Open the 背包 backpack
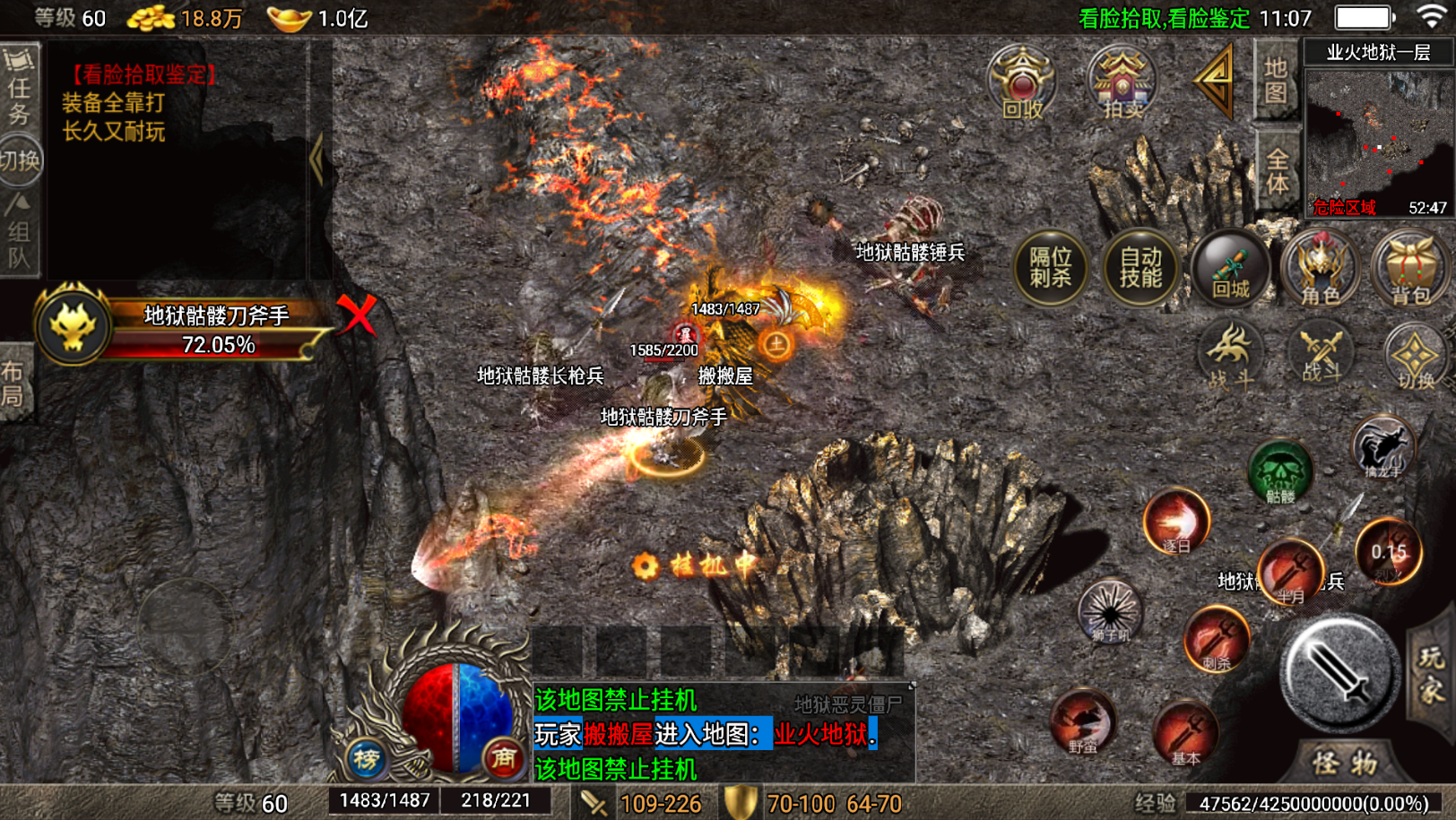Screen dimensions: 1456x820 (1409, 267)
